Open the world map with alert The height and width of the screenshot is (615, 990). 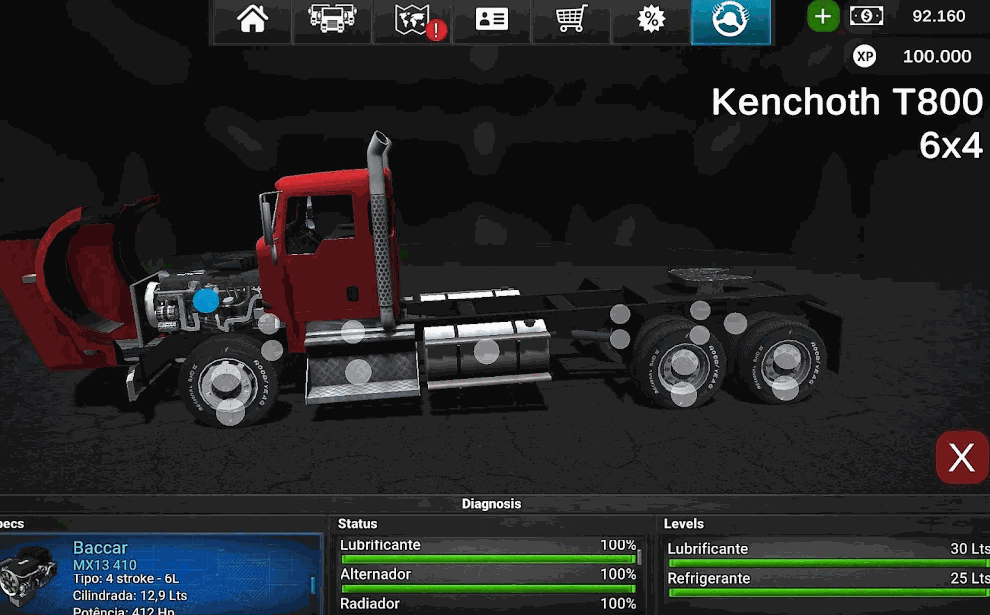click(412, 21)
